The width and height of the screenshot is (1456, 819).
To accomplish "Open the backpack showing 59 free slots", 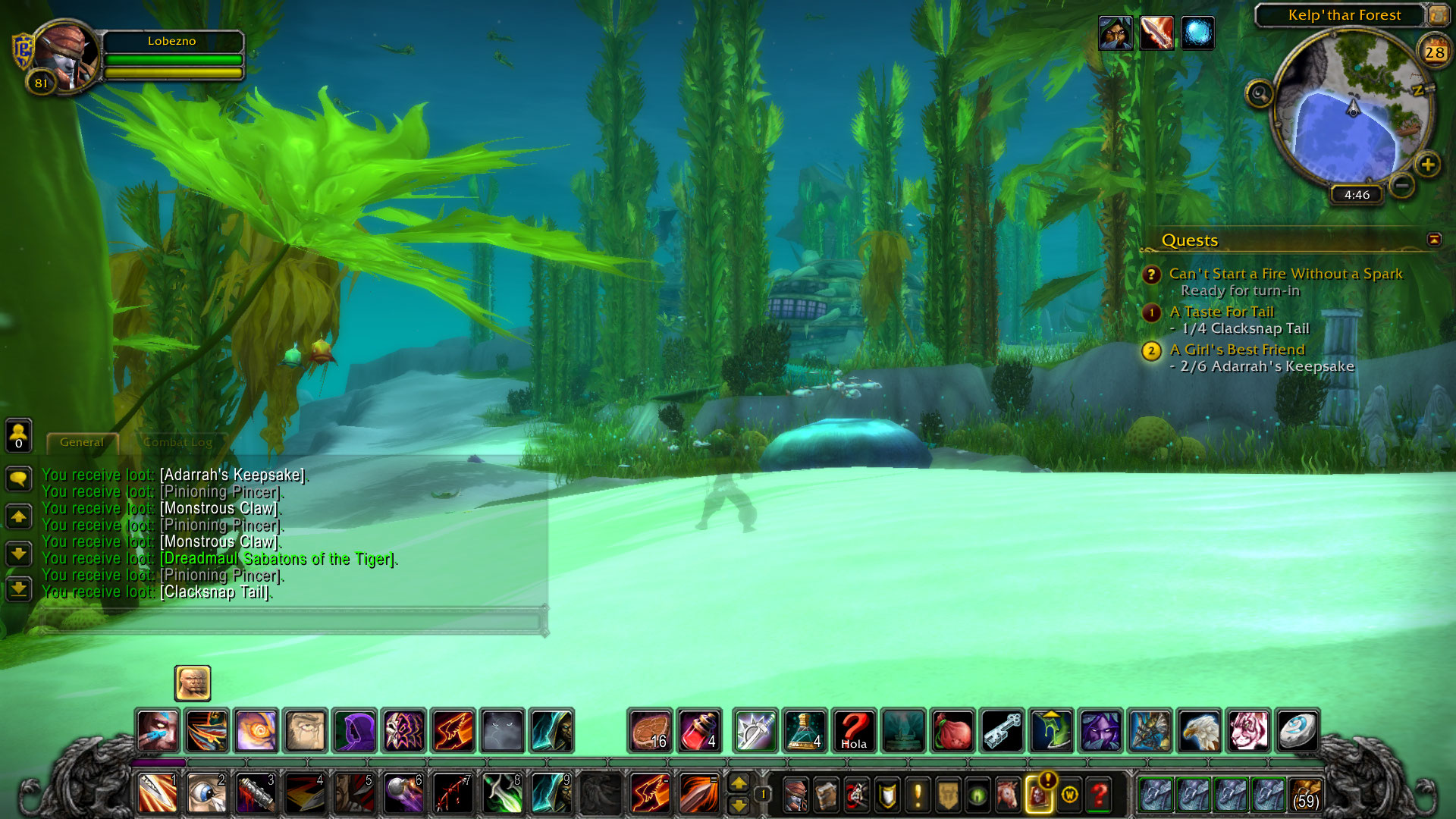I will click(1305, 795).
